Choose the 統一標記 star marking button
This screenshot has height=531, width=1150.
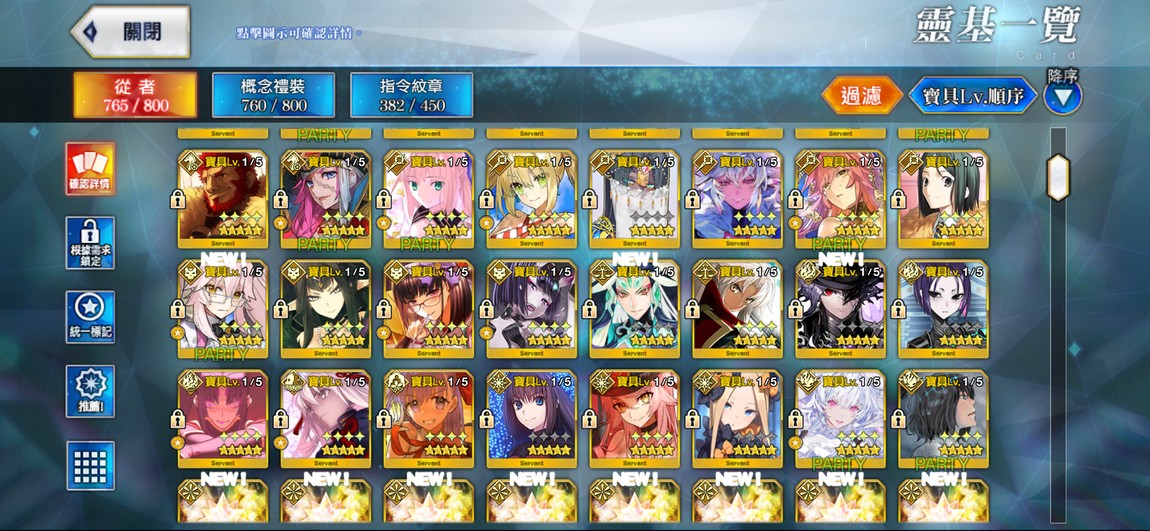(90, 317)
